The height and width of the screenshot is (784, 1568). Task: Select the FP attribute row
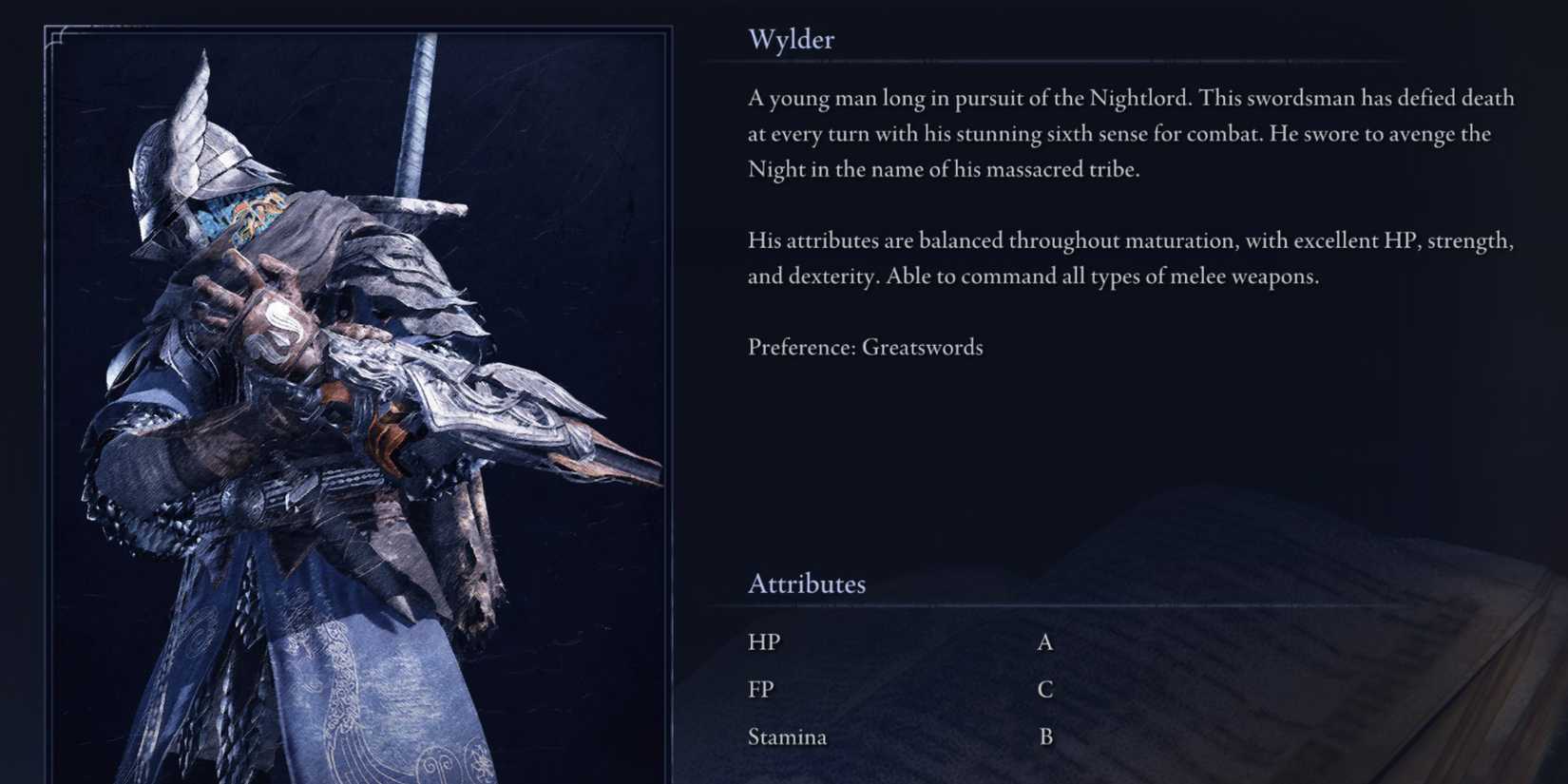click(760, 688)
